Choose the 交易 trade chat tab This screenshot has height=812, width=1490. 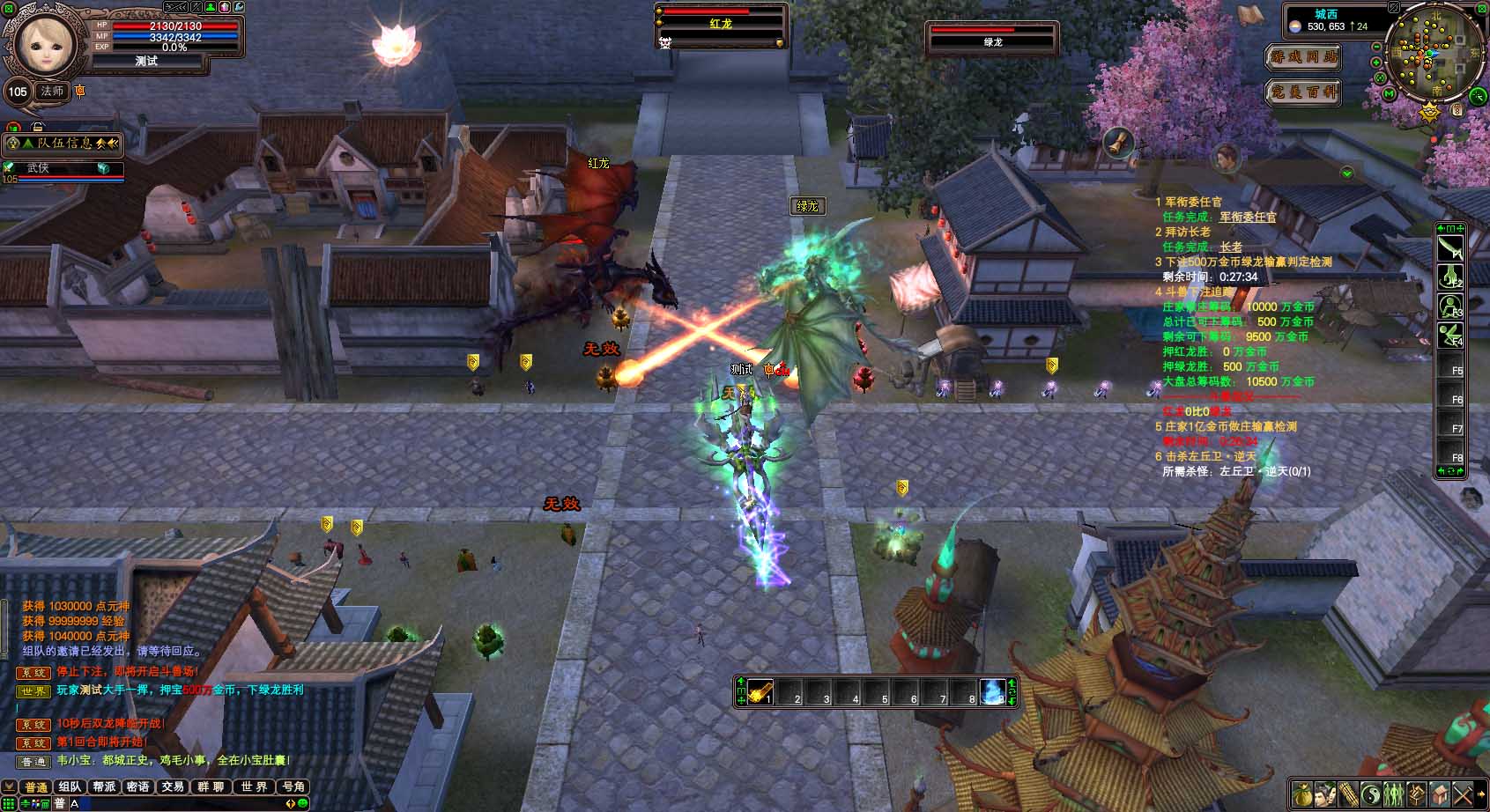click(173, 786)
